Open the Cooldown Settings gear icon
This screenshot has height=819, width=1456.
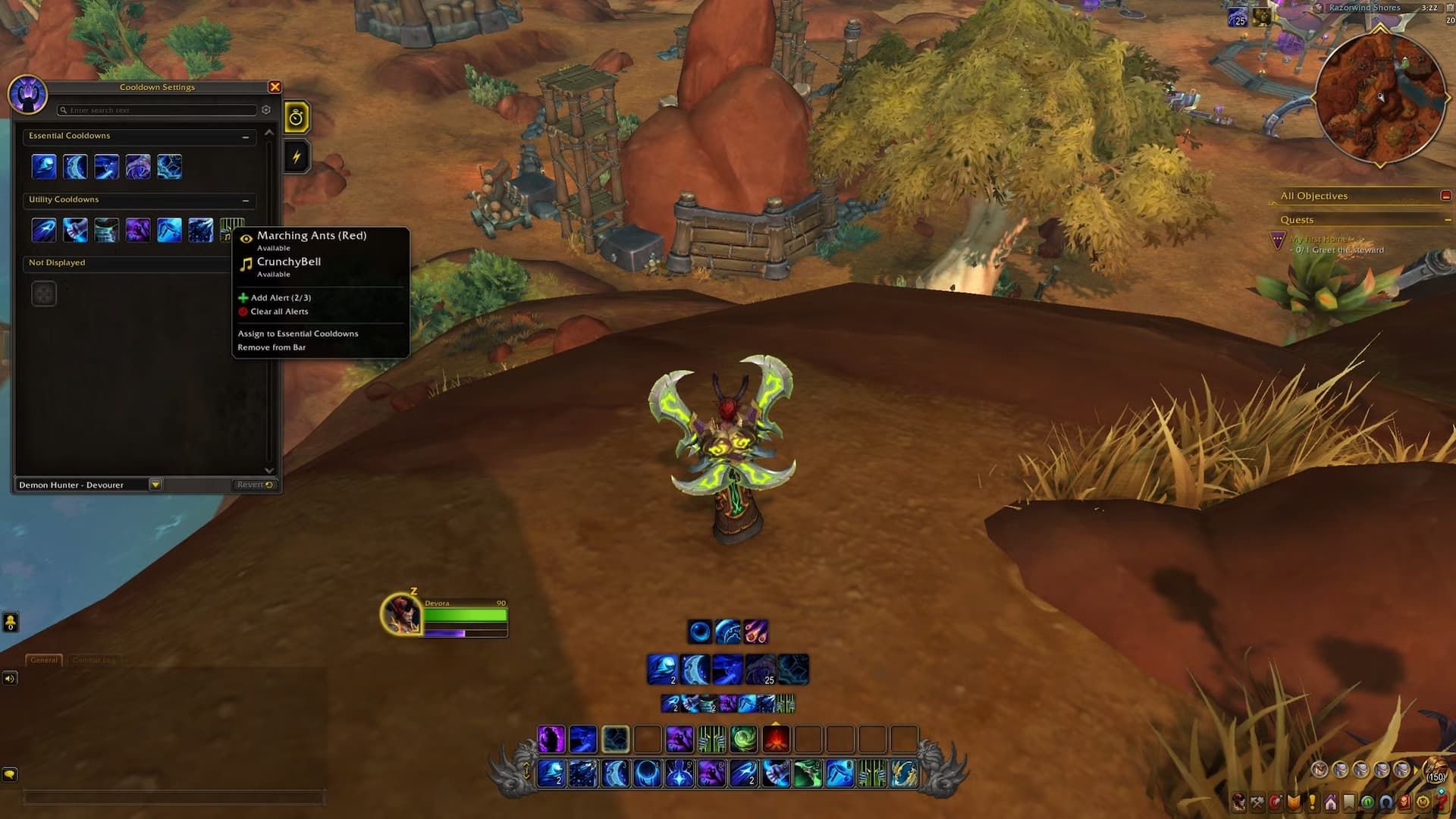point(266,110)
